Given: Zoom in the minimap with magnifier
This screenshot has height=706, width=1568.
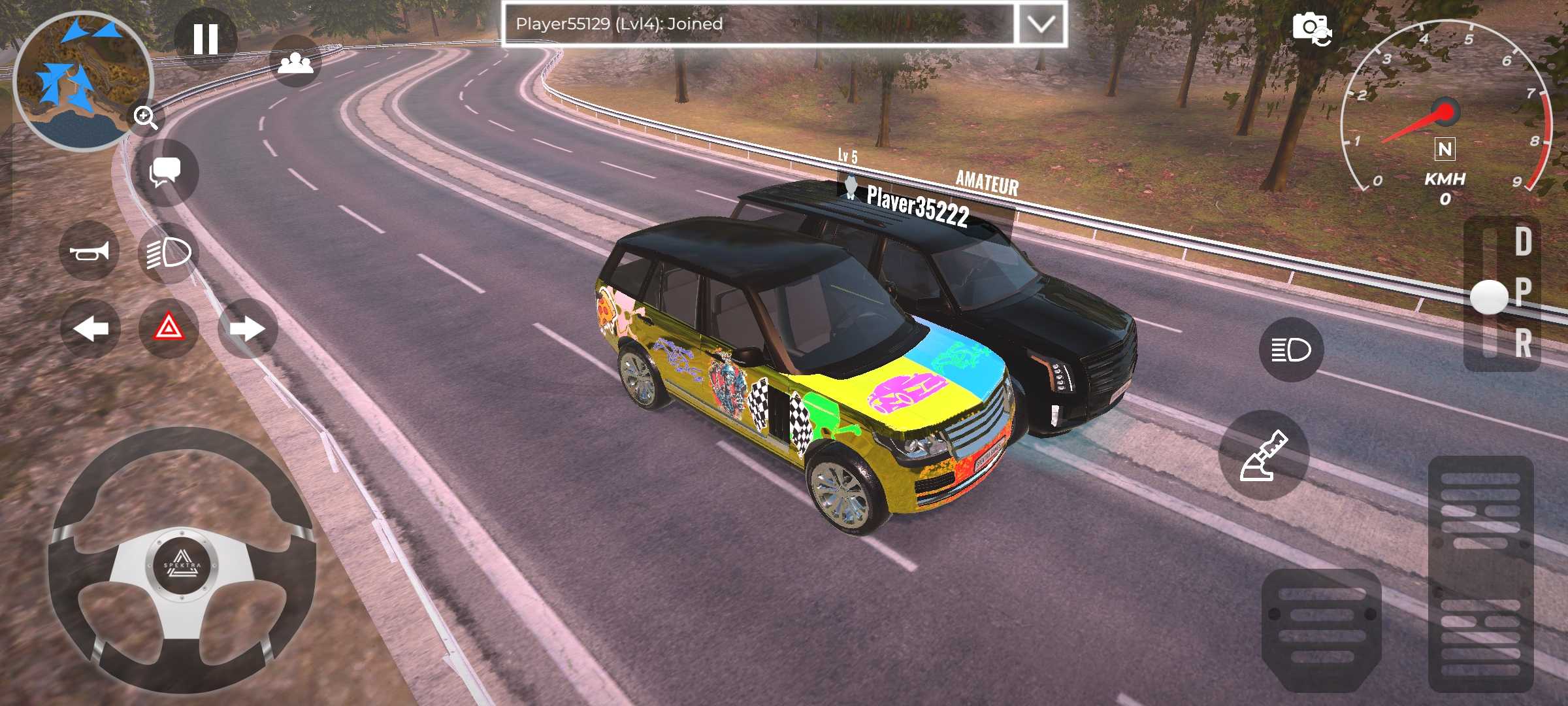Looking at the screenshot, I should click(x=146, y=118).
